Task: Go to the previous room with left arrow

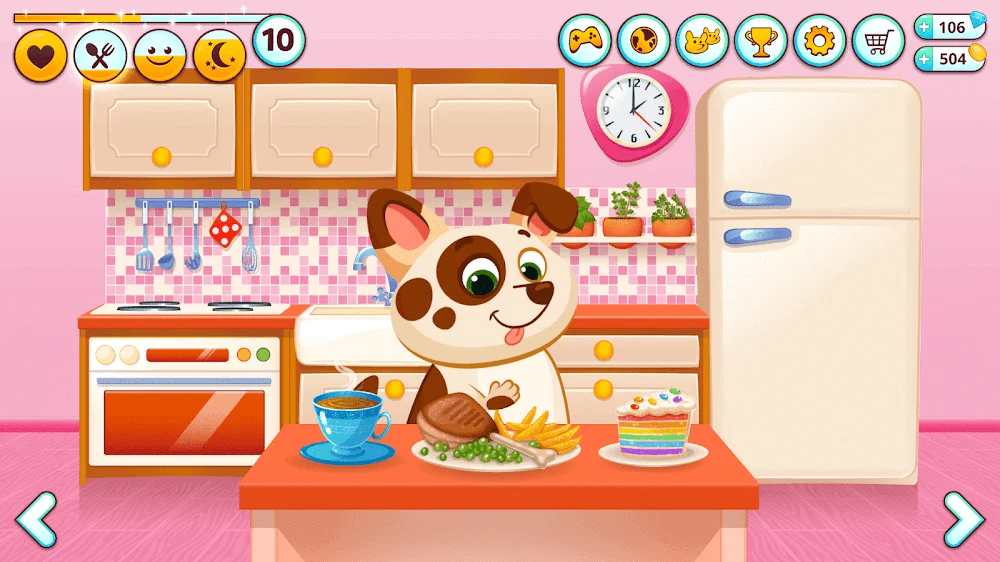Action: 37,519
